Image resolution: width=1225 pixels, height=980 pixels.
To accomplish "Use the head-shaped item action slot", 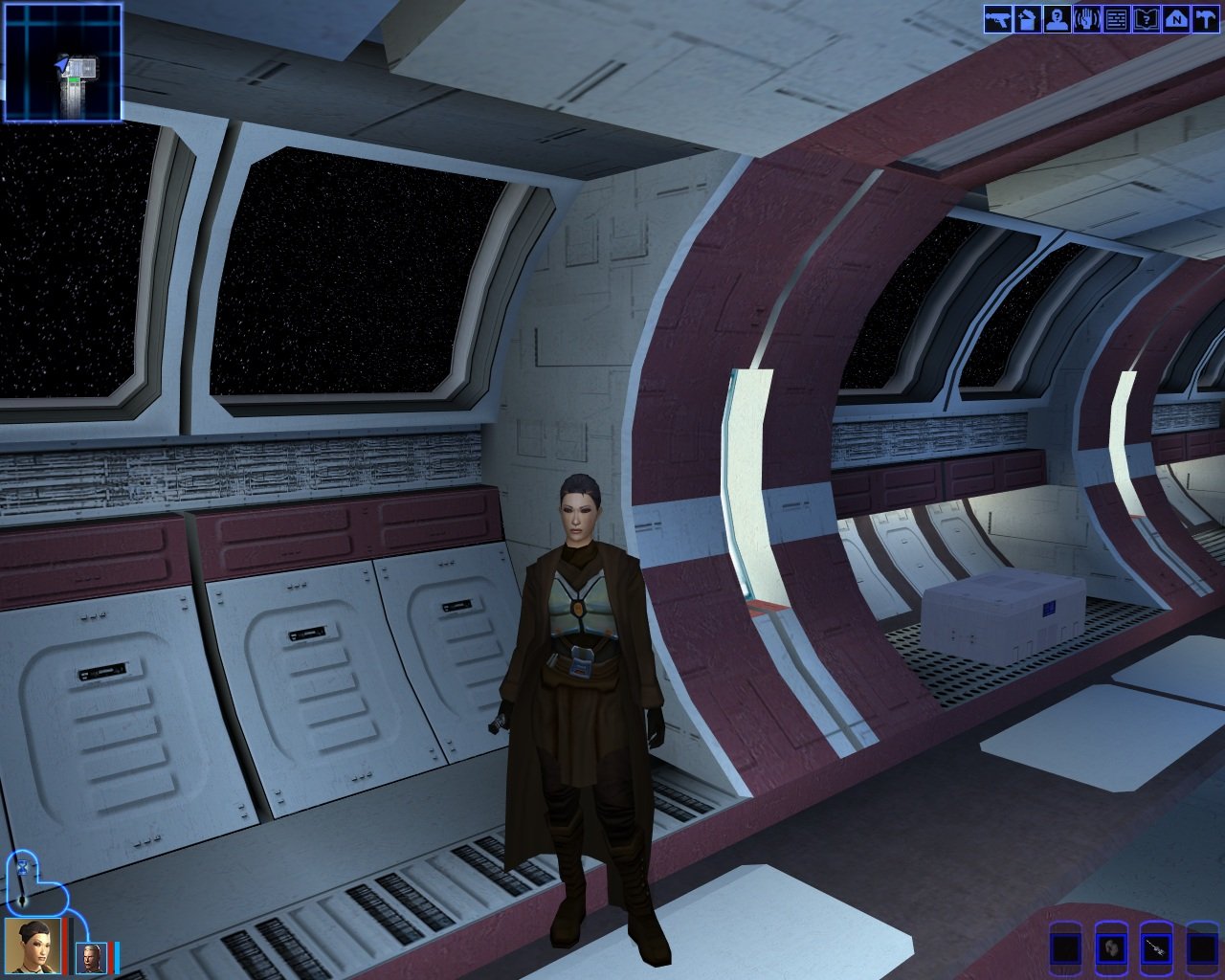I will click(x=1111, y=949).
